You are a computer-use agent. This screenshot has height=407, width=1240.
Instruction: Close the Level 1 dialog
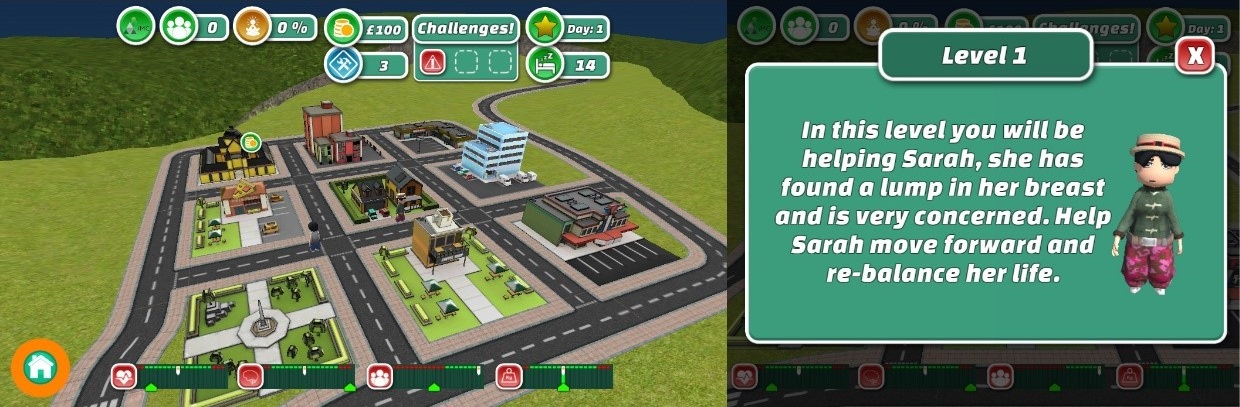1195,56
